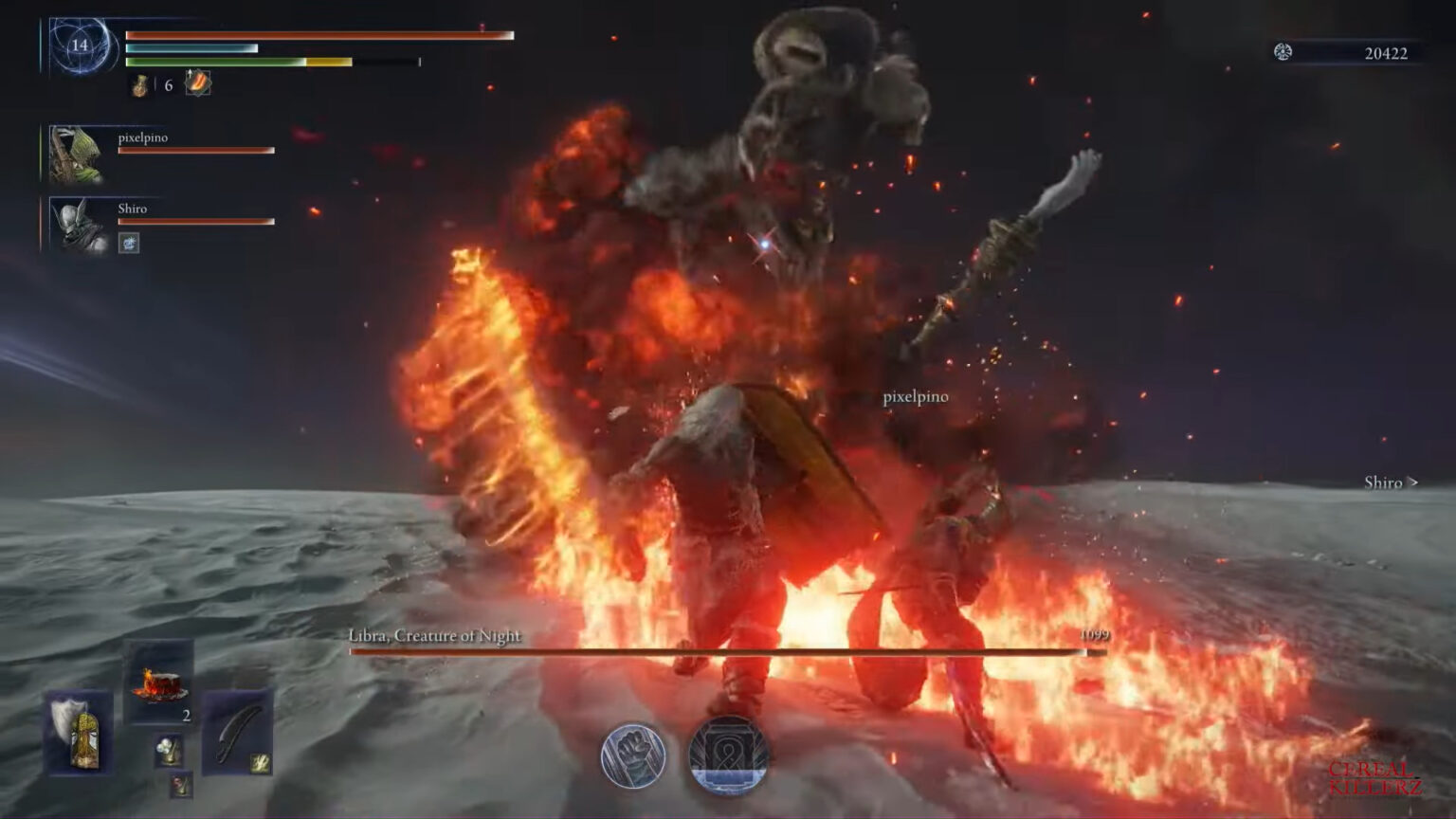
Task: Click the golden flask pouch icon near the counter
Action: click(137, 86)
